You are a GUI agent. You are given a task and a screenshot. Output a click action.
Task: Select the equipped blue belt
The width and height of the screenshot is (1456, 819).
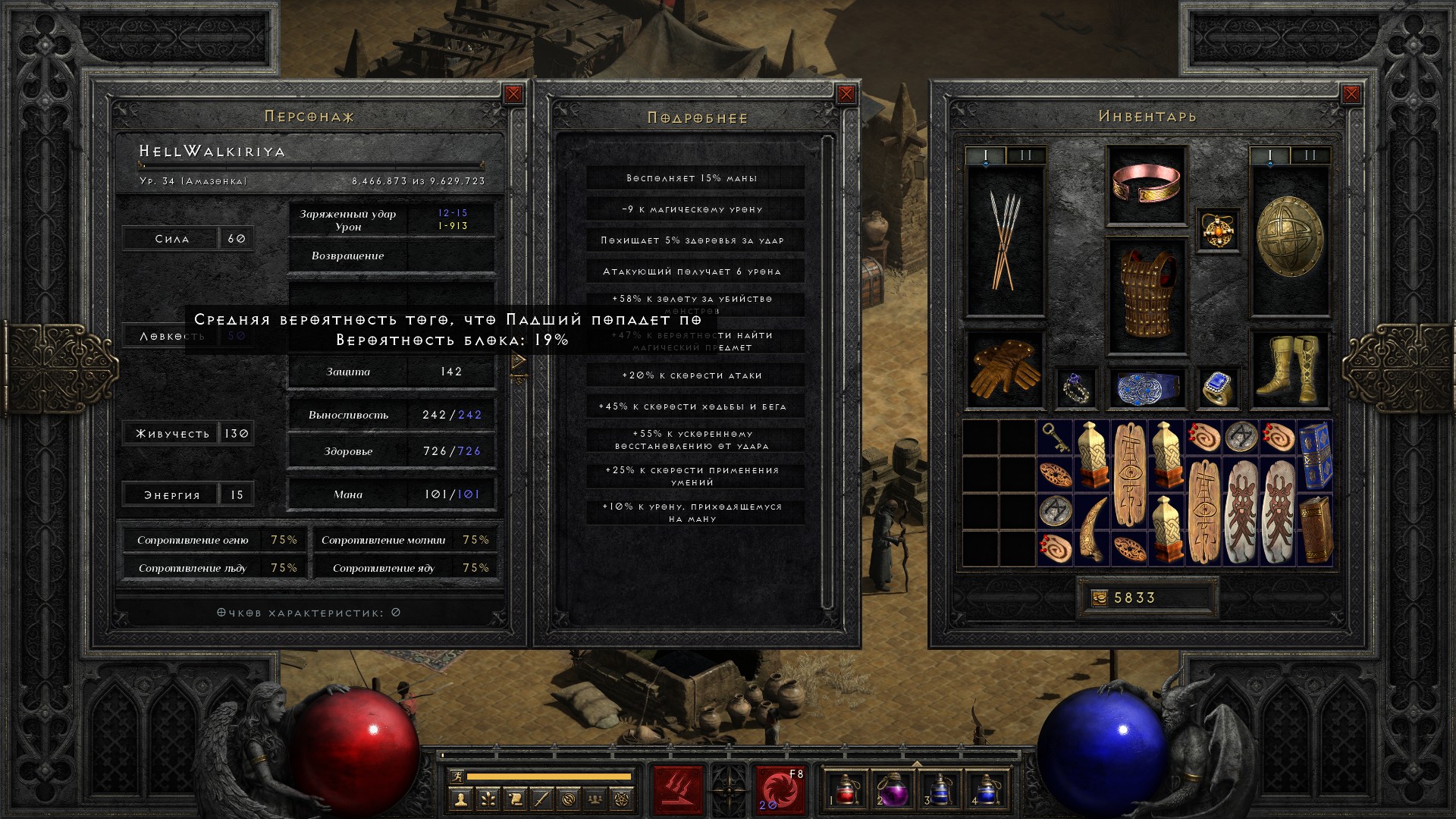(x=1147, y=388)
